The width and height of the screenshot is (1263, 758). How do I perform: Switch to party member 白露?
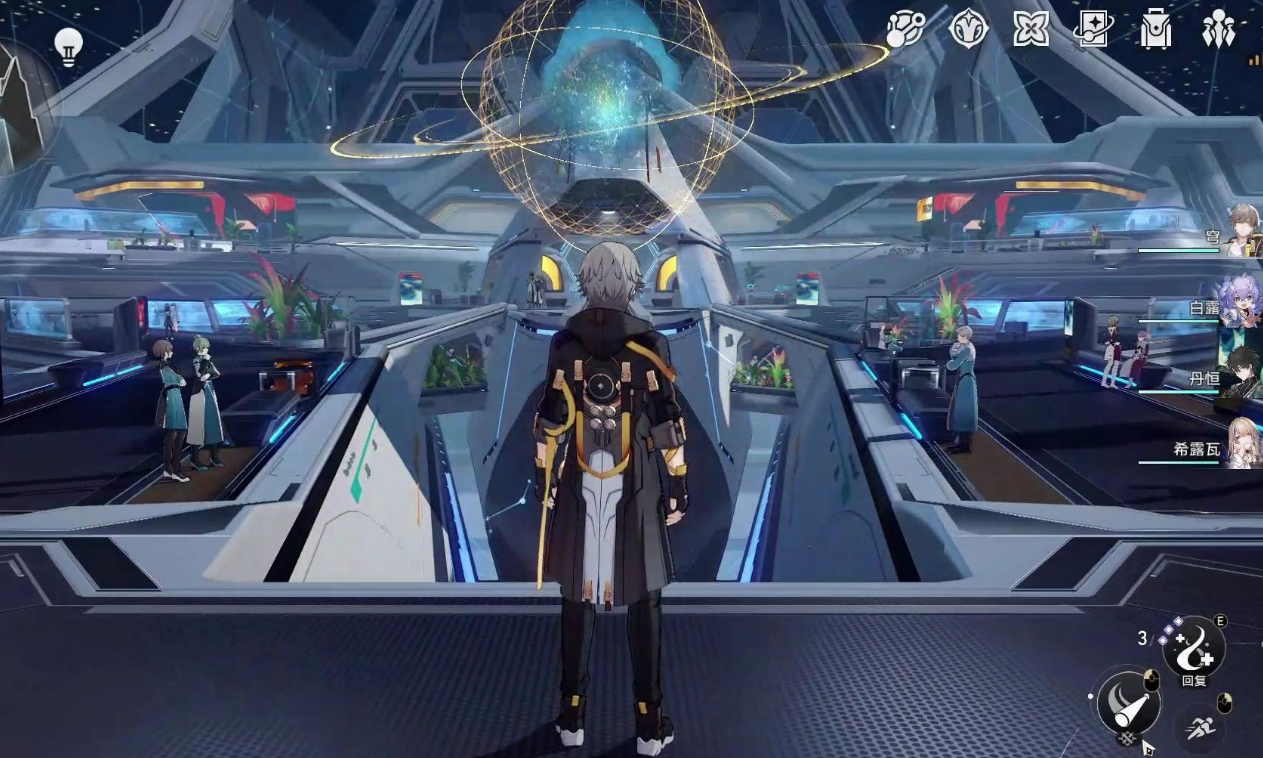pos(1240,304)
